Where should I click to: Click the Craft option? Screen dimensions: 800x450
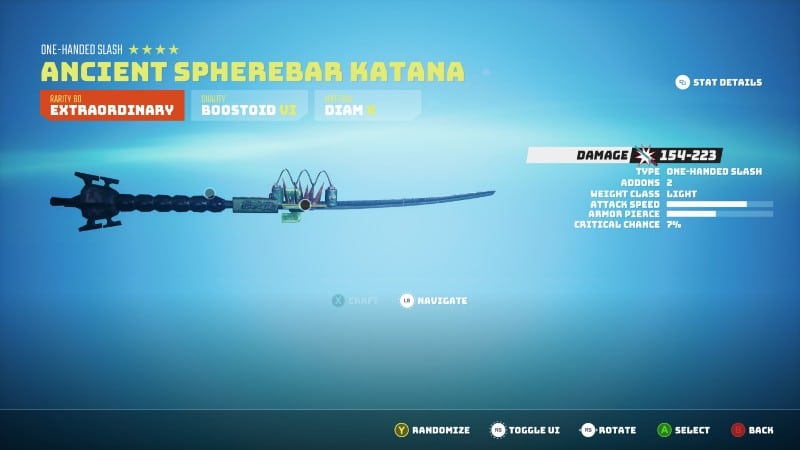(355, 300)
